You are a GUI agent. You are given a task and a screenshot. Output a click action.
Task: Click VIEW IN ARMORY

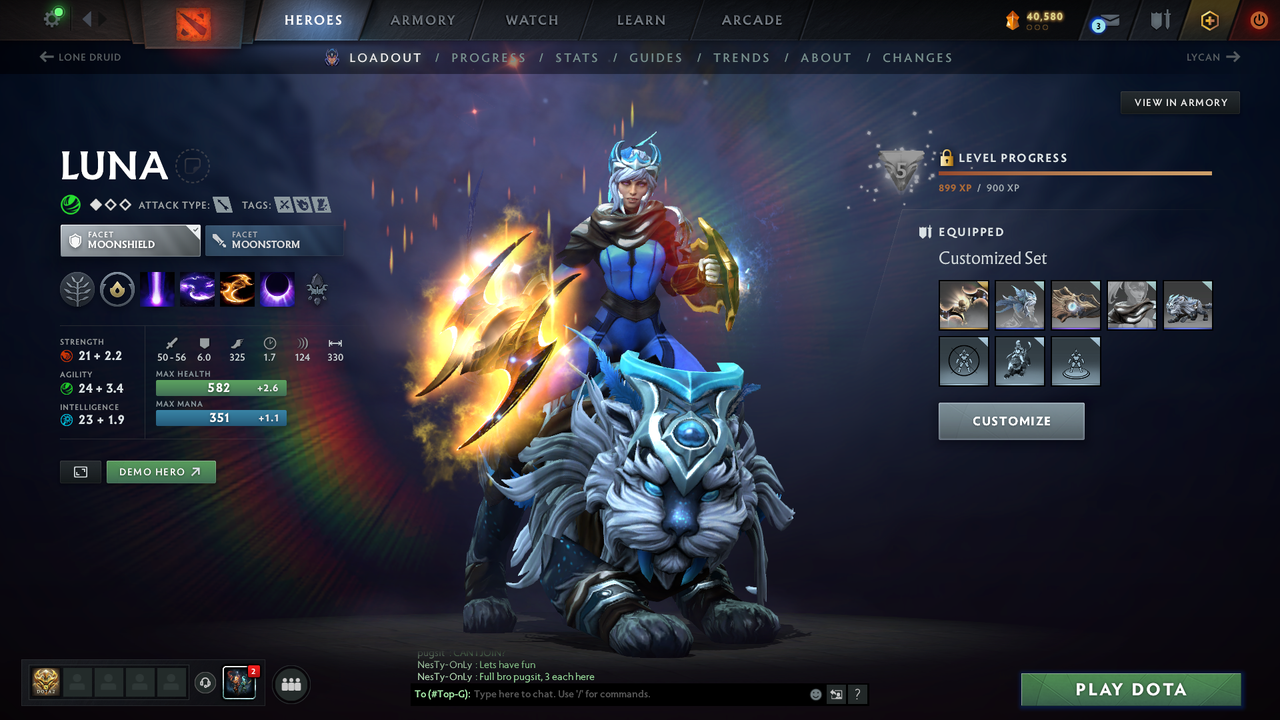[x=1179, y=102]
